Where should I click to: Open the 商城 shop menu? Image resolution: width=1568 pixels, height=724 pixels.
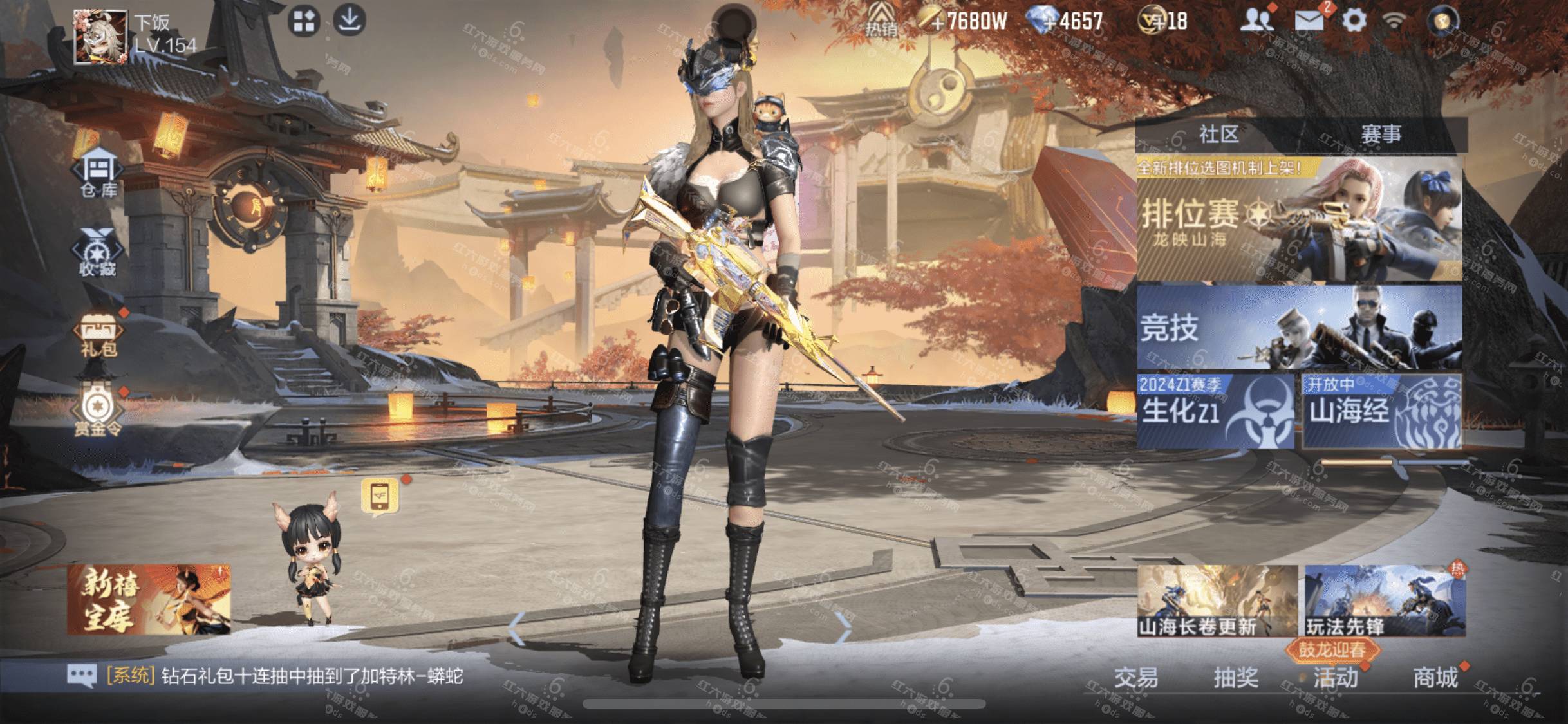(1435, 677)
